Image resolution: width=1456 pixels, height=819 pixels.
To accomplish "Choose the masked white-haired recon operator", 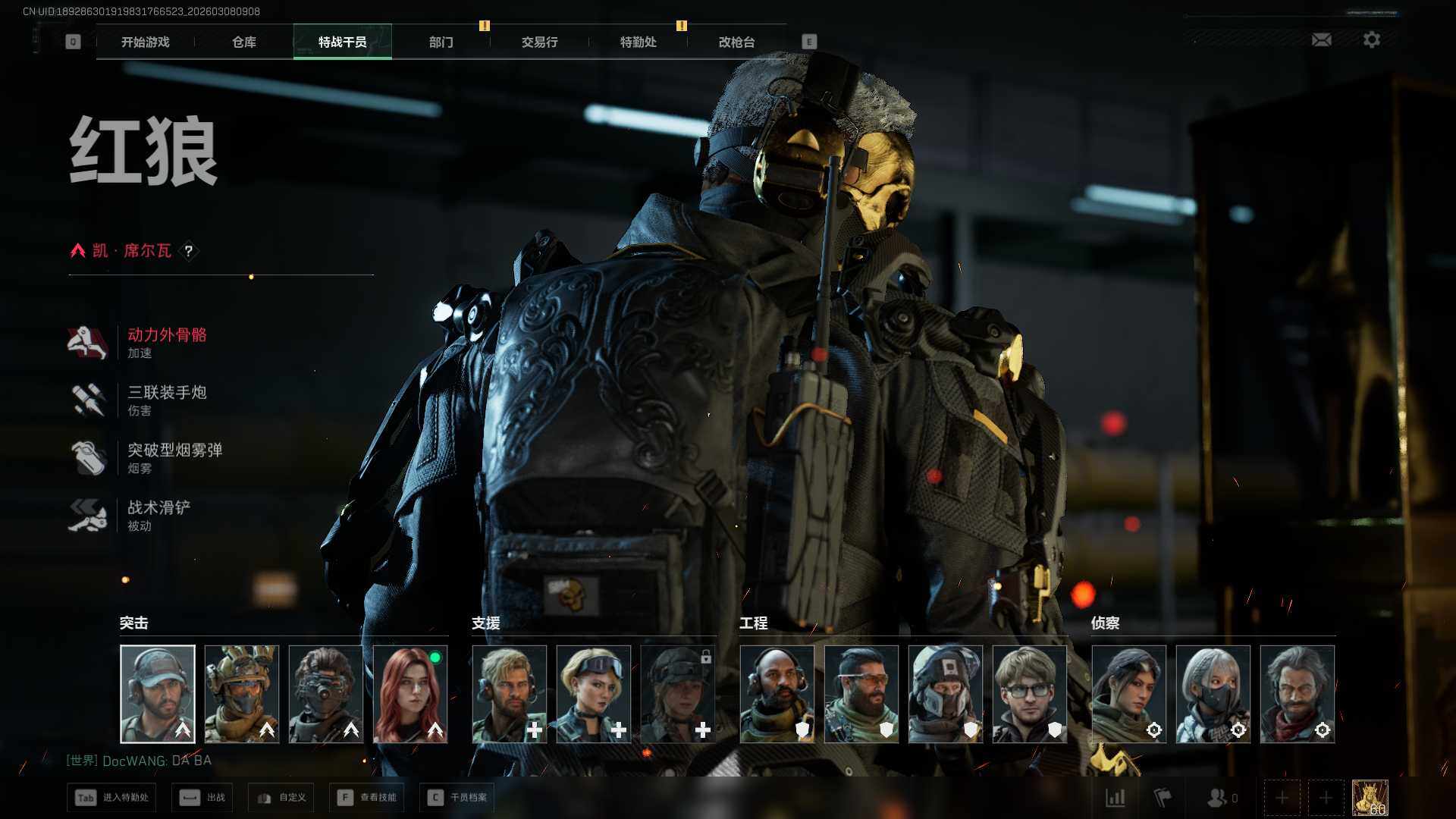I will (1213, 694).
